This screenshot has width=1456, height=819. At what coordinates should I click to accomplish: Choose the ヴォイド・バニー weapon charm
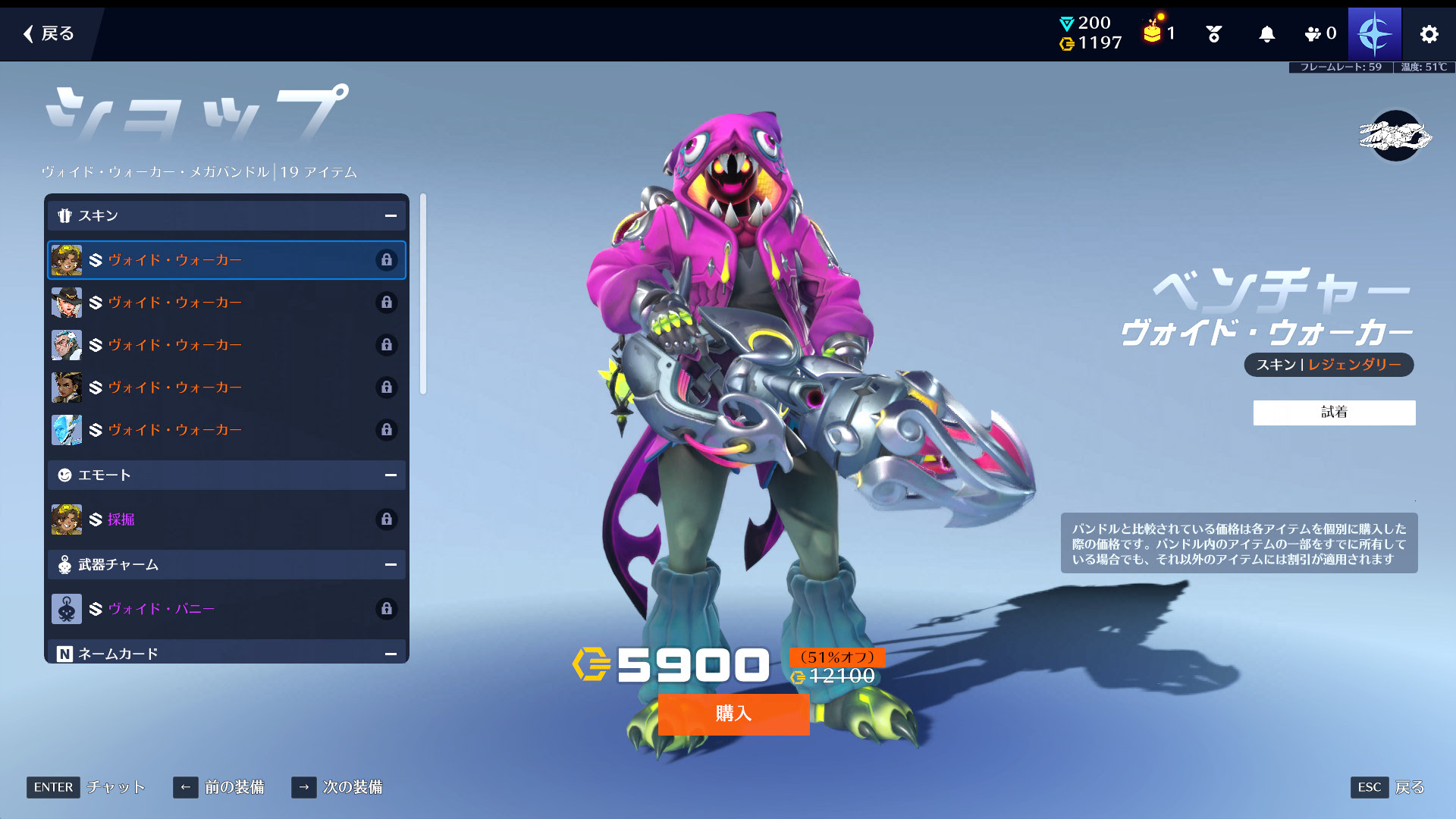(226, 609)
